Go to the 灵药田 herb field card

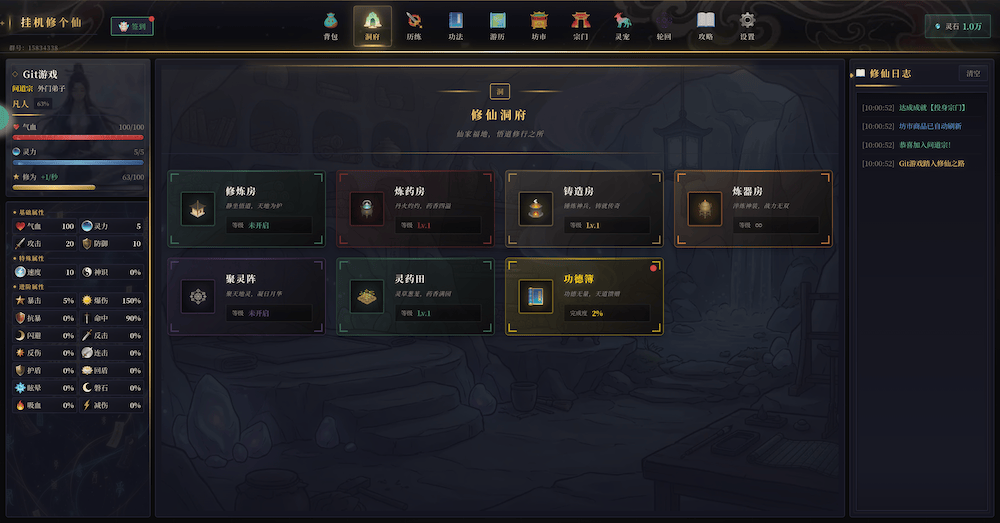point(416,296)
